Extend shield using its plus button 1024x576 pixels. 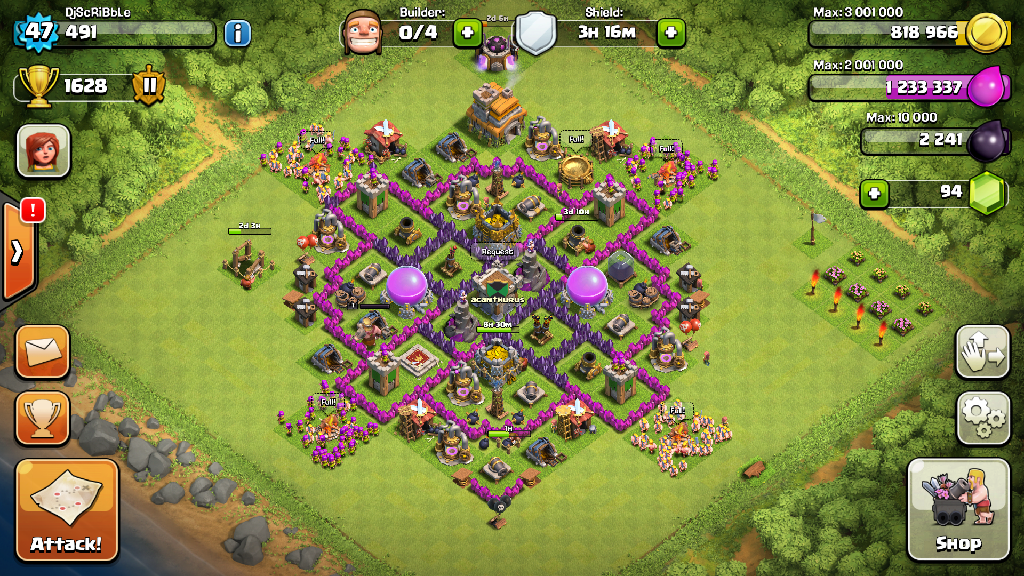[670, 33]
